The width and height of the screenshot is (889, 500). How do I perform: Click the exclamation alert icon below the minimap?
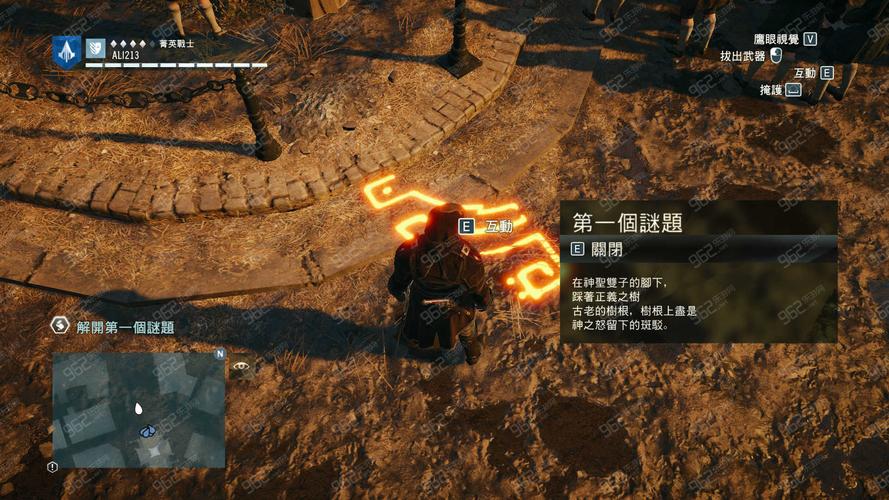(x=52, y=466)
